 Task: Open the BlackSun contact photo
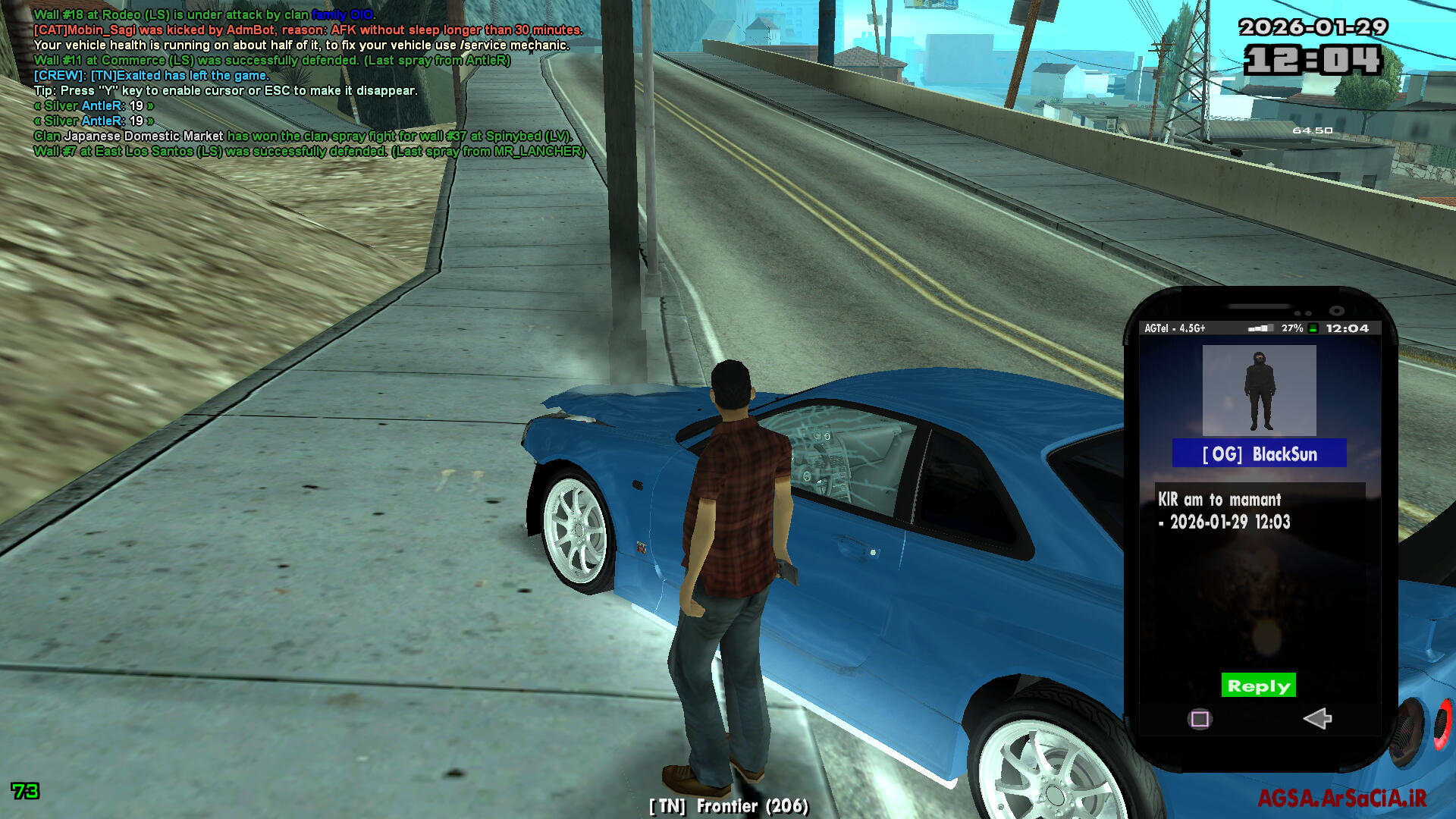(1259, 390)
